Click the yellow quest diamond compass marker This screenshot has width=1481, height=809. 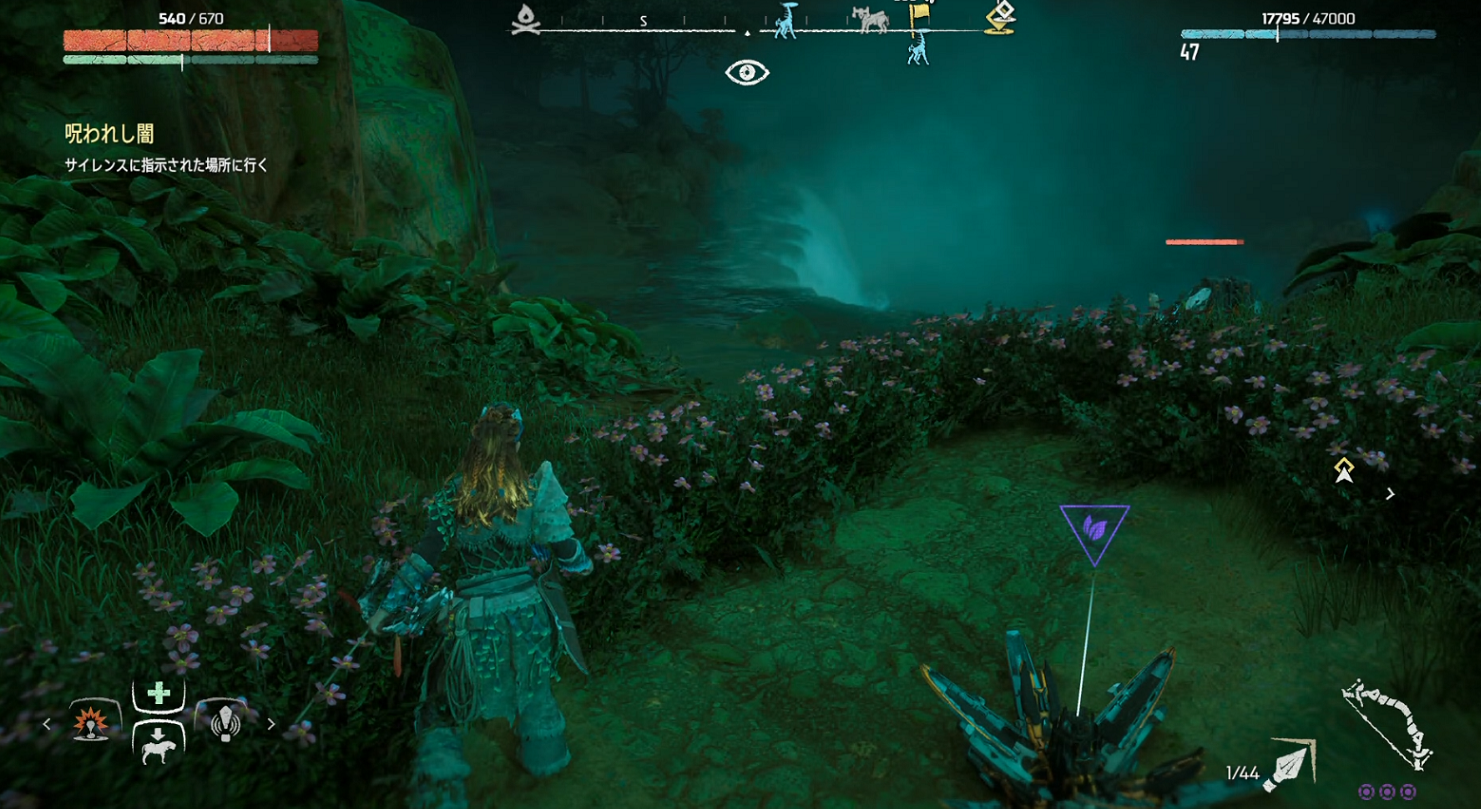click(1000, 17)
